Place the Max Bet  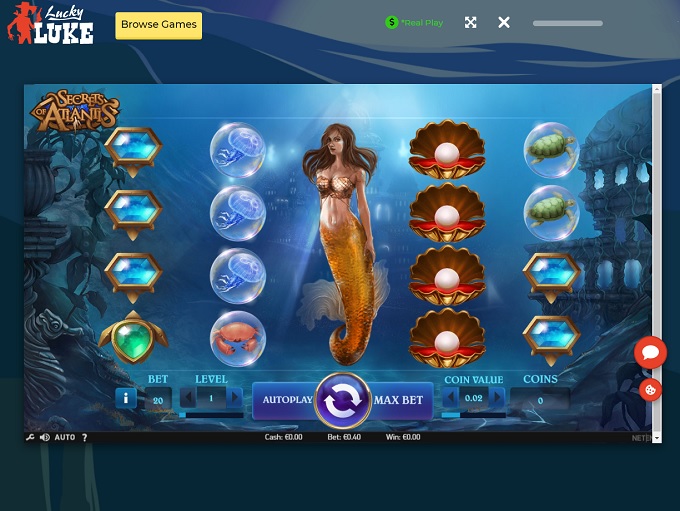(x=400, y=400)
